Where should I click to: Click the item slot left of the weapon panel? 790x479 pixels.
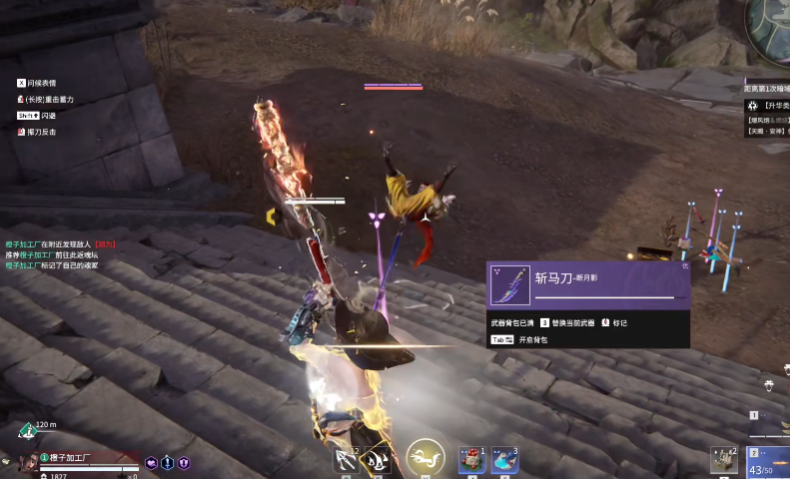coord(724,460)
